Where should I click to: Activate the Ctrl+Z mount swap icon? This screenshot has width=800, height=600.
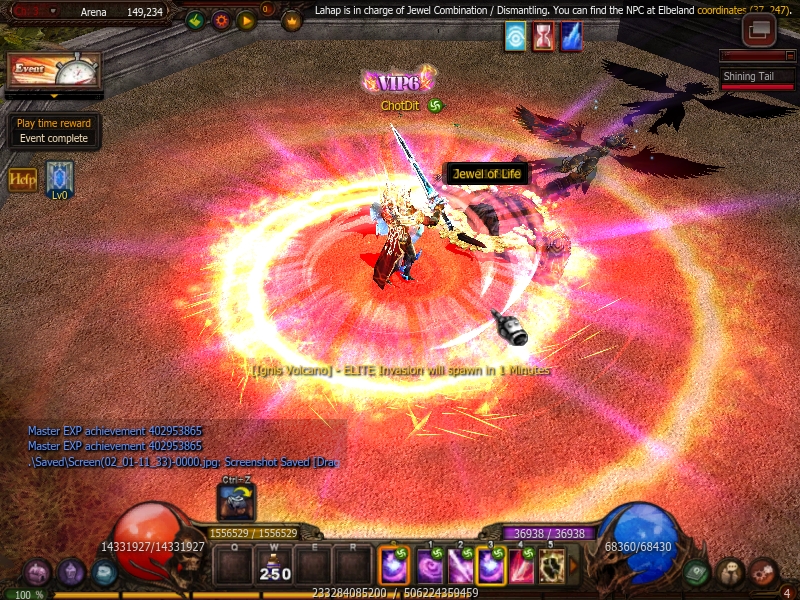click(237, 502)
